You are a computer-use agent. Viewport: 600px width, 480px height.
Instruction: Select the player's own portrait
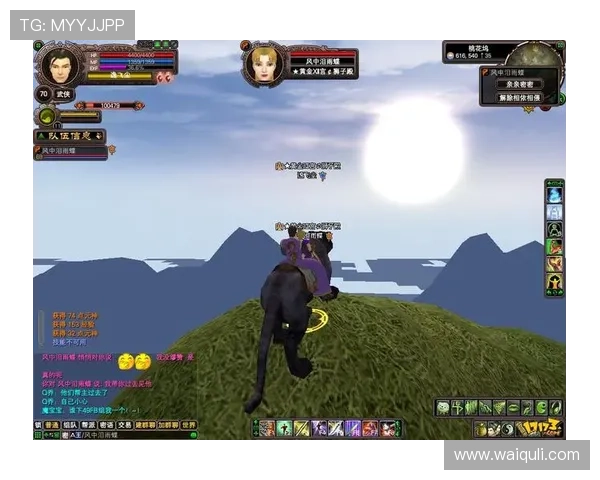pyautogui.click(x=59, y=66)
